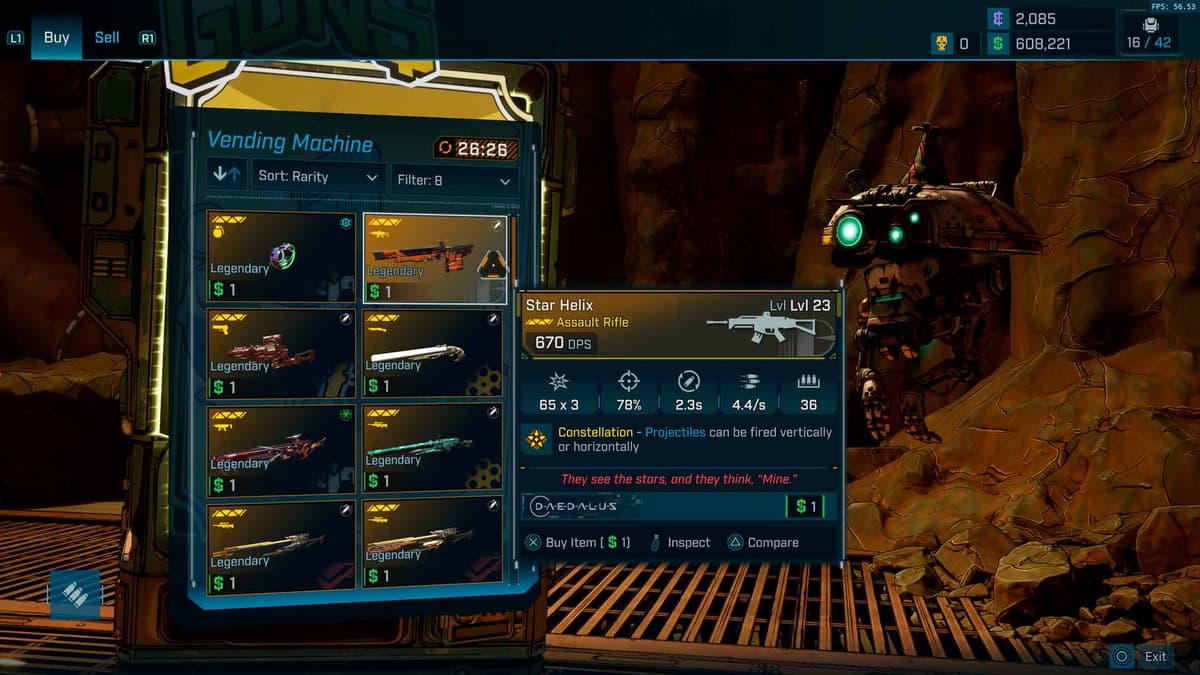
Task: Select the Buy tab
Action: (x=57, y=38)
